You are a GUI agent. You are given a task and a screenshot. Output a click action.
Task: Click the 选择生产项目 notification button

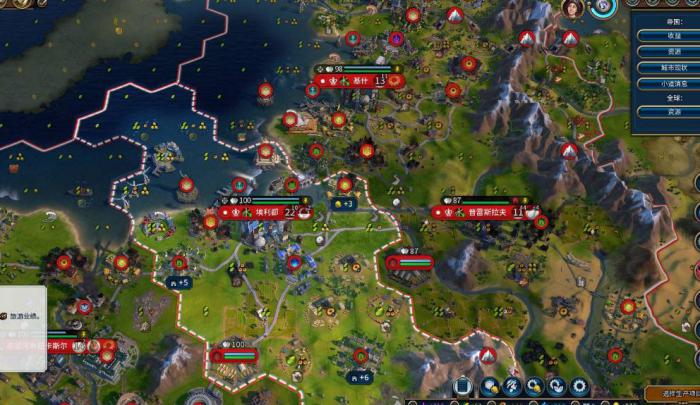point(672,394)
